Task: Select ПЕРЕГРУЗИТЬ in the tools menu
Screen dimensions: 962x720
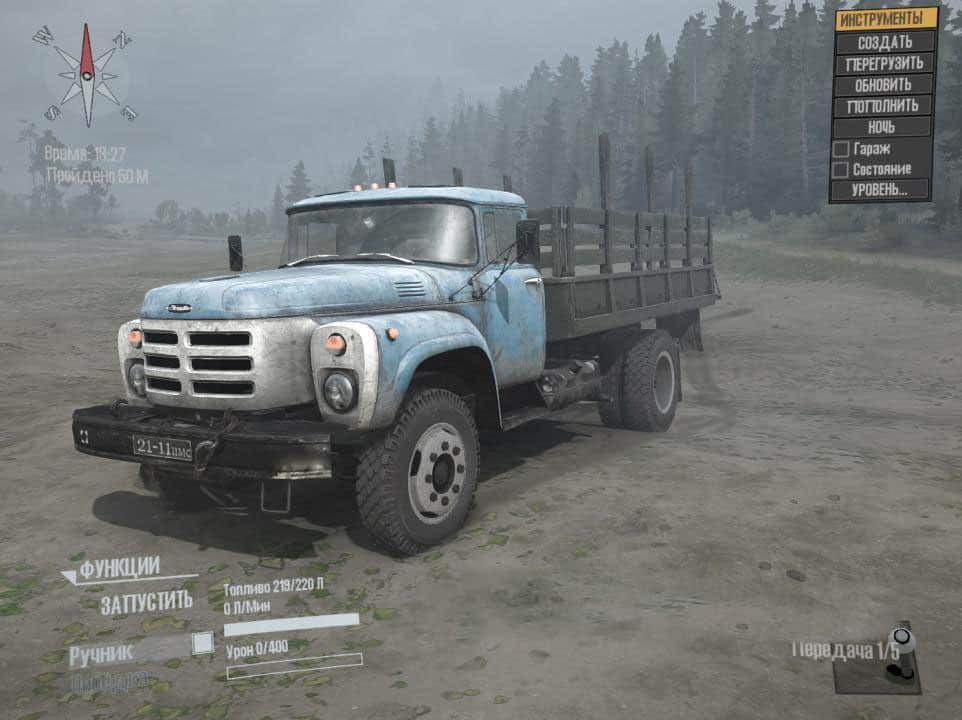Action: (884, 63)
